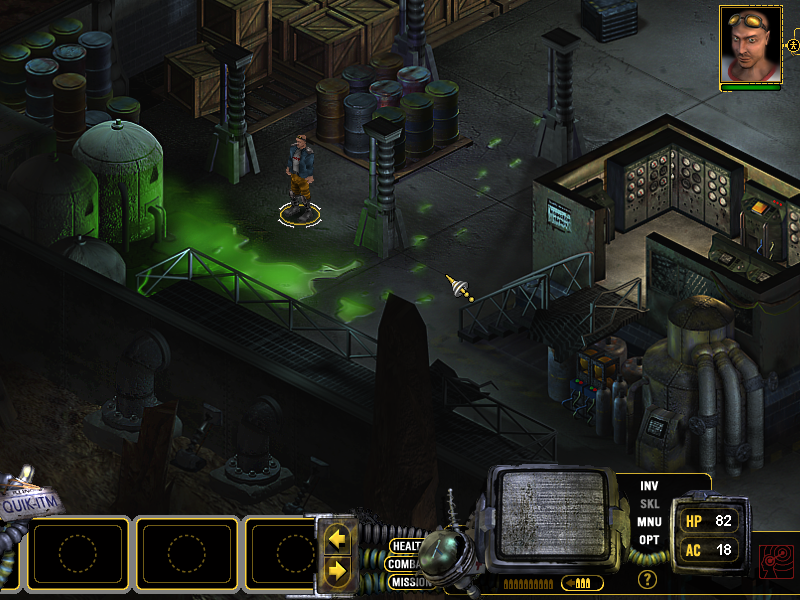Open the SKL skills screen
This screenshot has height=600, width=800.
point(649,503)
